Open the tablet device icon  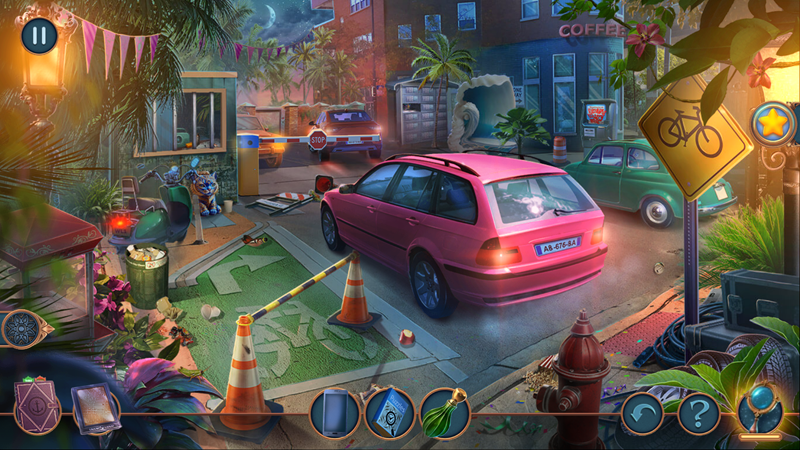pos(95,409)
